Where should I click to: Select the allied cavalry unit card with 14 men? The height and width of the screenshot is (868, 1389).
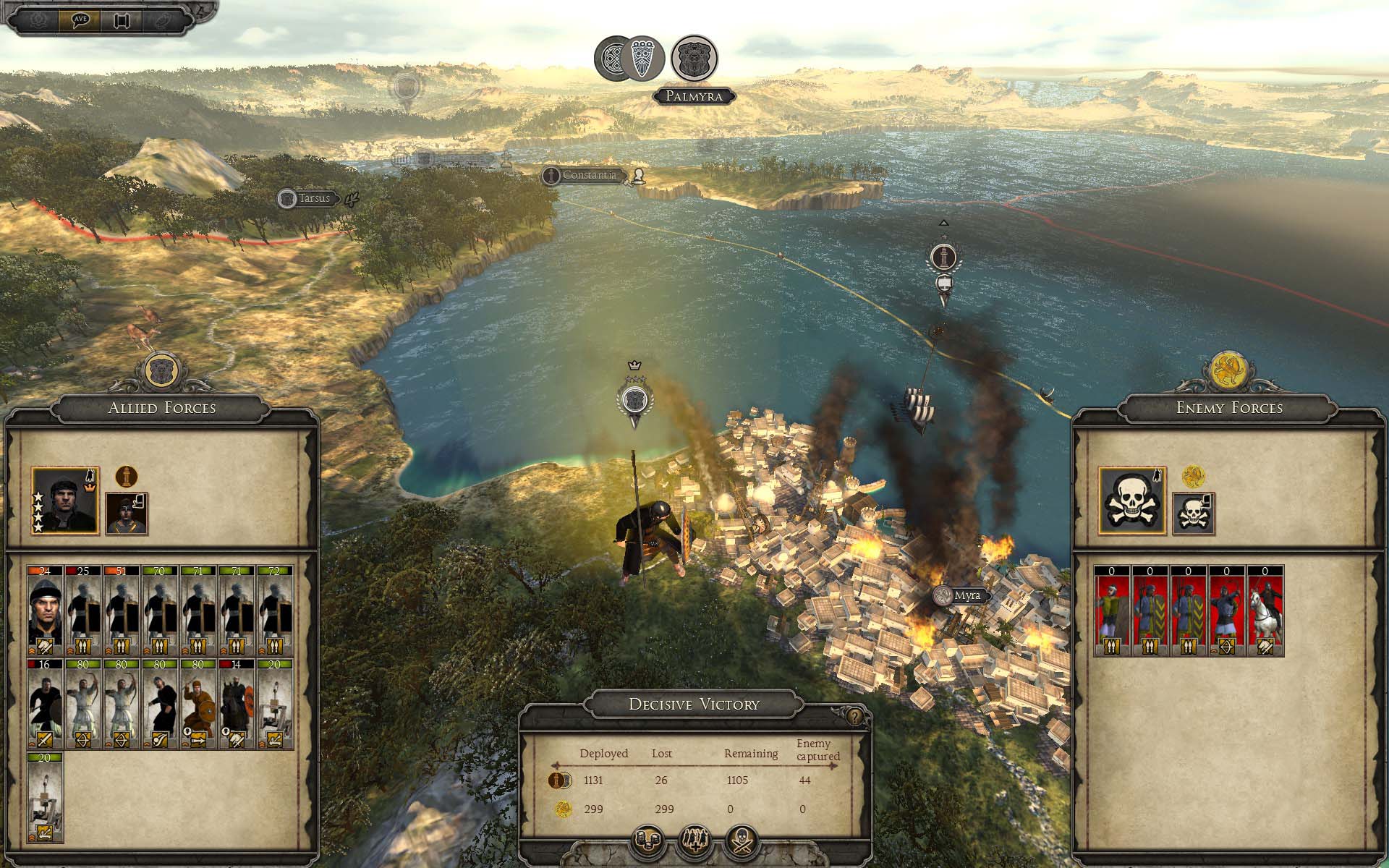click(236, 704)
